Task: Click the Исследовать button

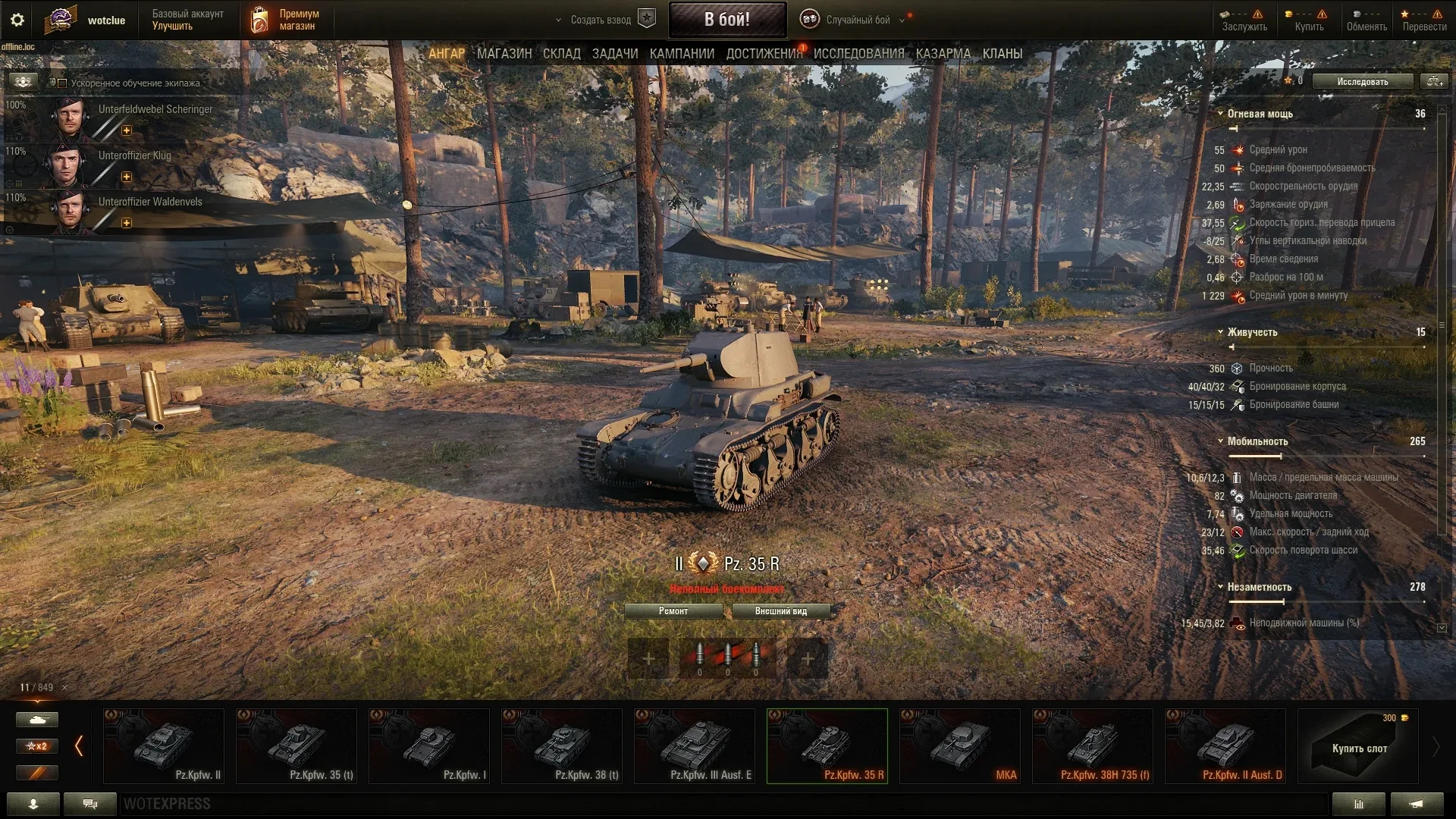Action: coord(1362,81)
